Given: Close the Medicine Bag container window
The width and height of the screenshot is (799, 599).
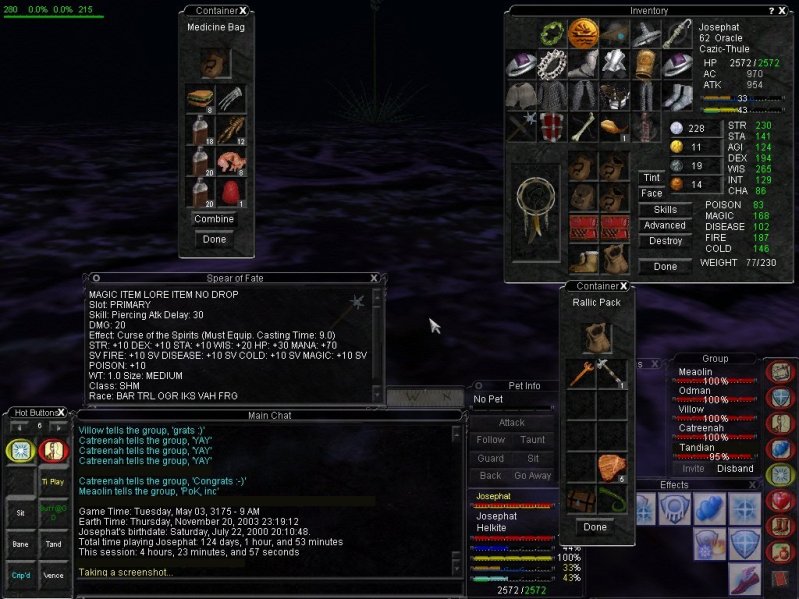Looking at the screenshot, I should [x=243, y=10].
